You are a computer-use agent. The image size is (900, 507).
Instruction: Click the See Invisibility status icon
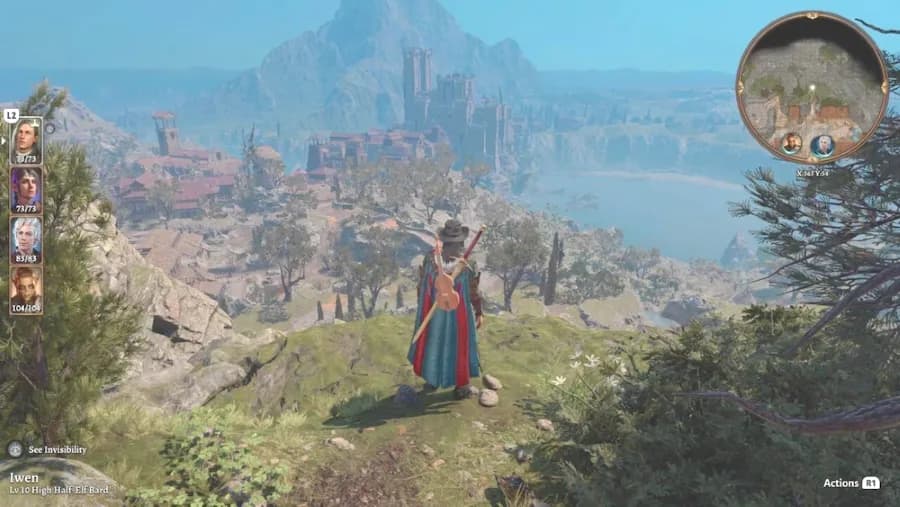coord(15,450)
